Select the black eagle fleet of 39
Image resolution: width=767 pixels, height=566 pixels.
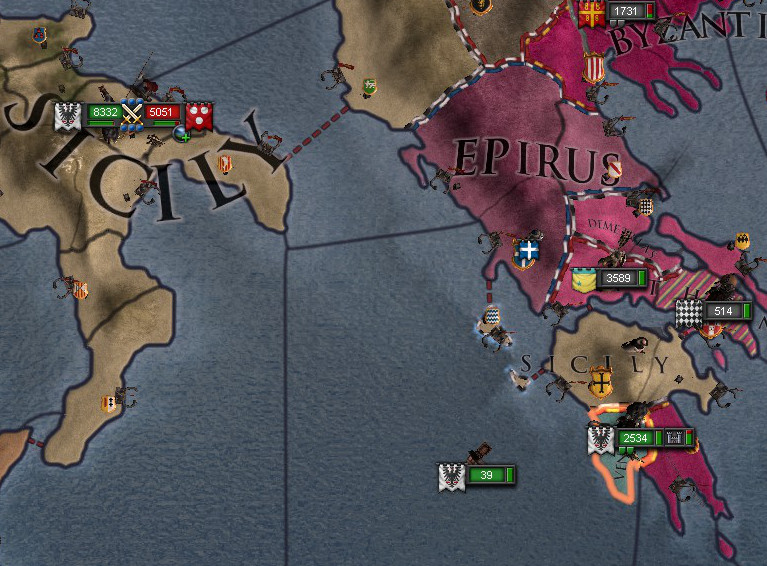(x=487, y=475)
